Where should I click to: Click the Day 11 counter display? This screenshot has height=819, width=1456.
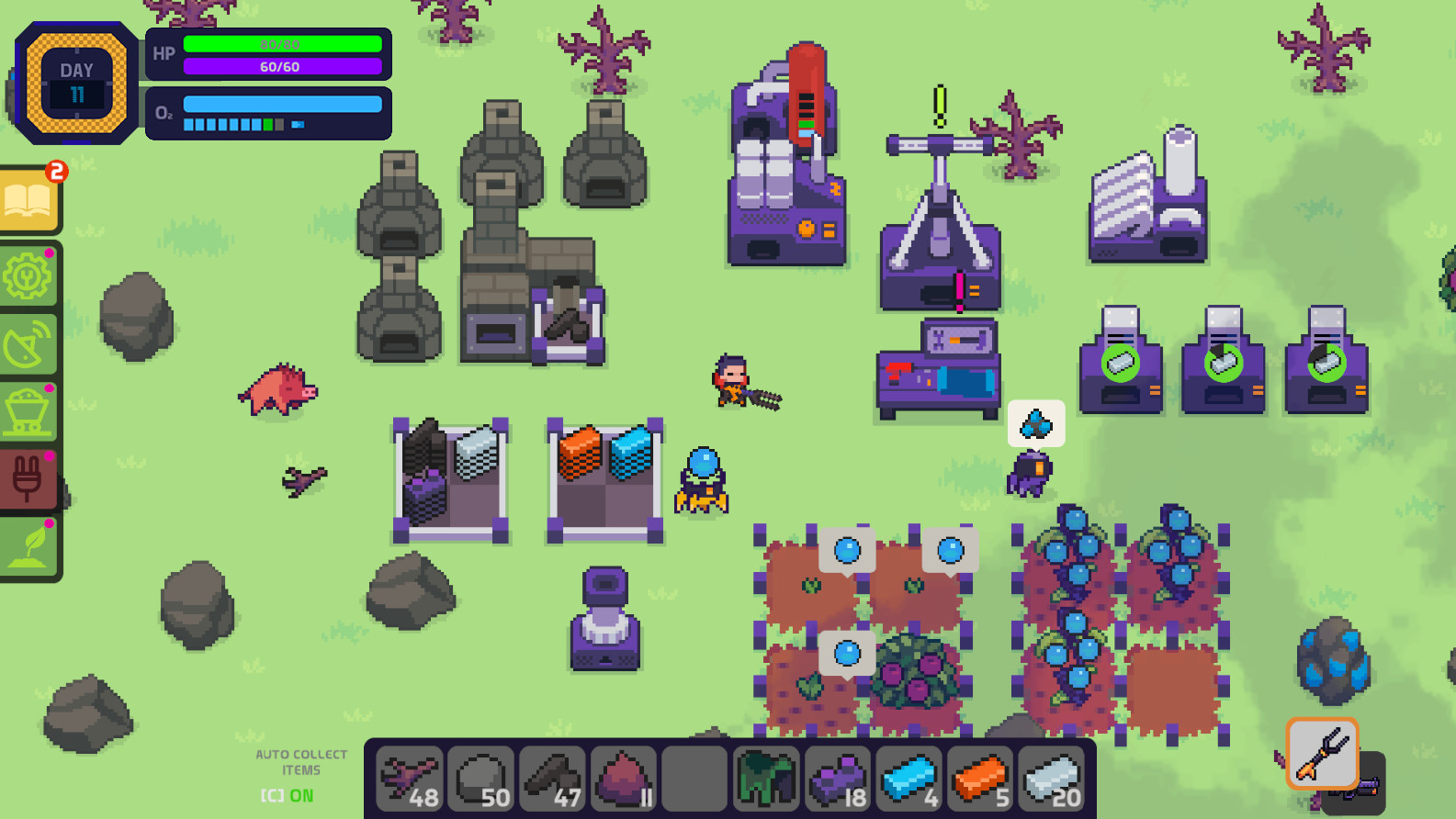76,81
